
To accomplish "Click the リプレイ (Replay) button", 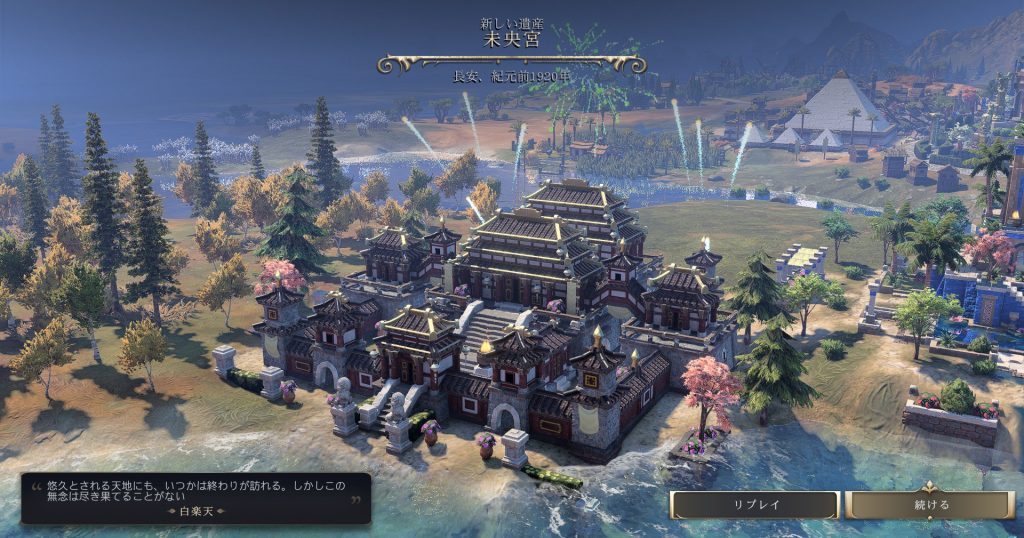I will coord(755,505).
